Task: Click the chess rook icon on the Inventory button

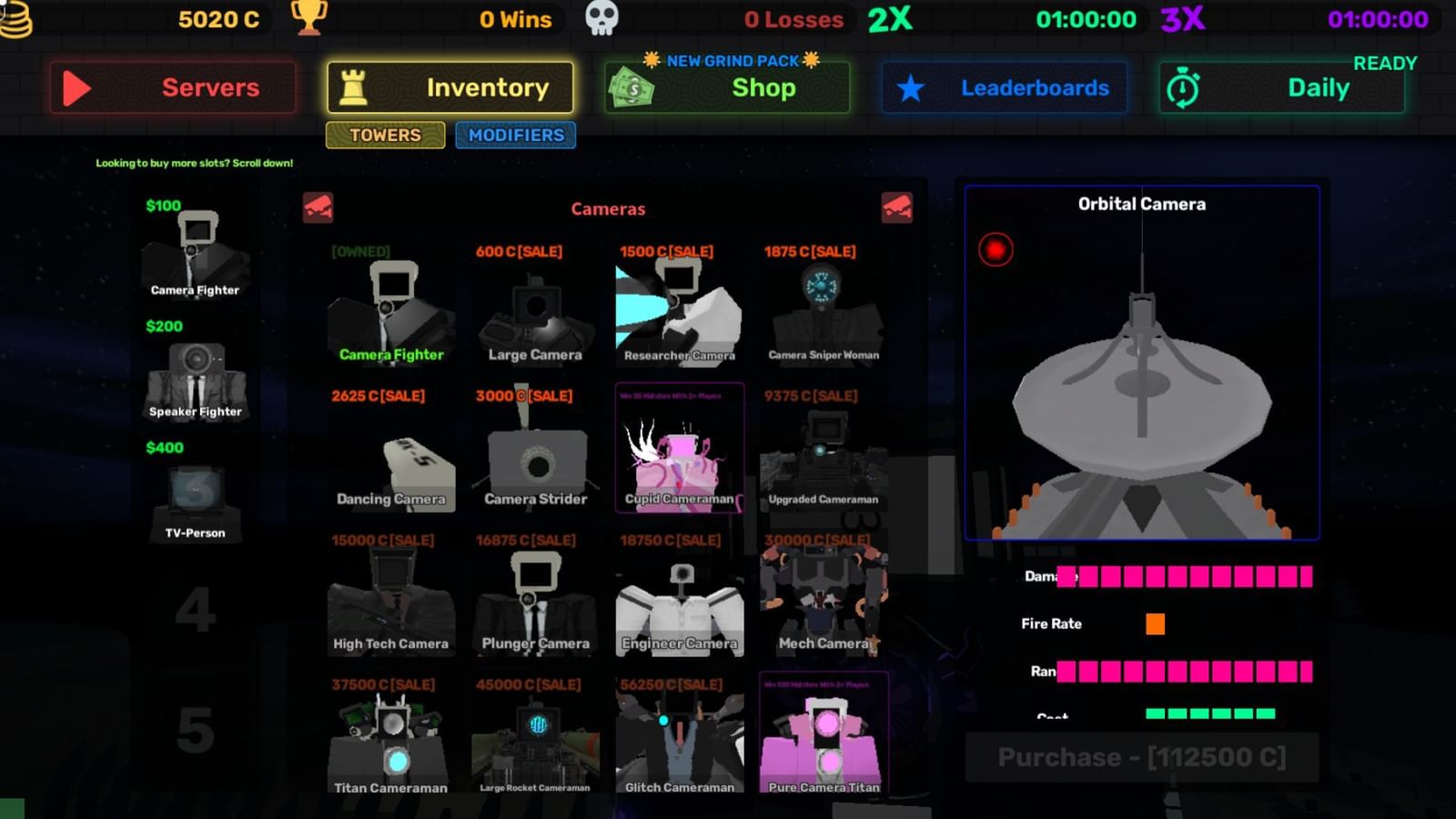Action: pyautogui.click(x=355, y=86)
